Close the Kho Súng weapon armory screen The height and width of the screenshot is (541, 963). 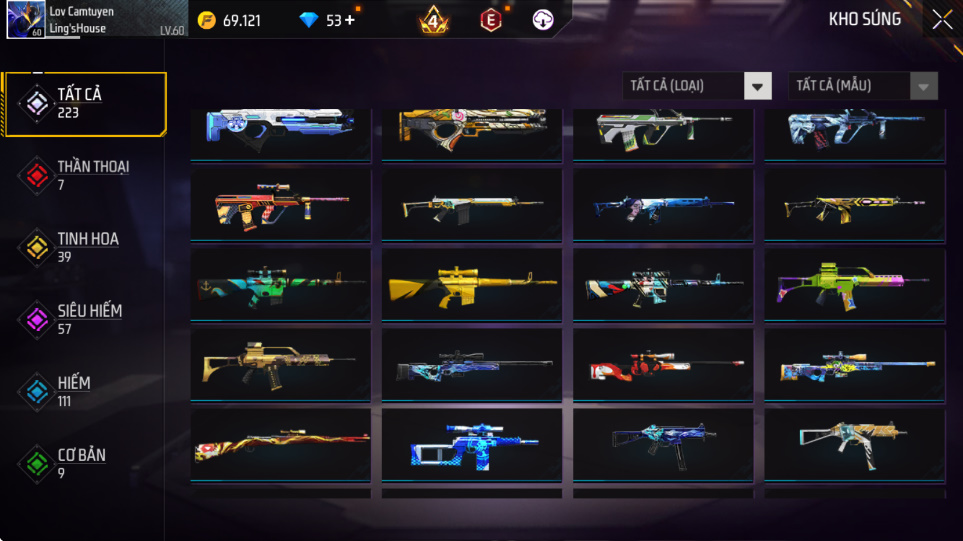click(x=941, y=20)
